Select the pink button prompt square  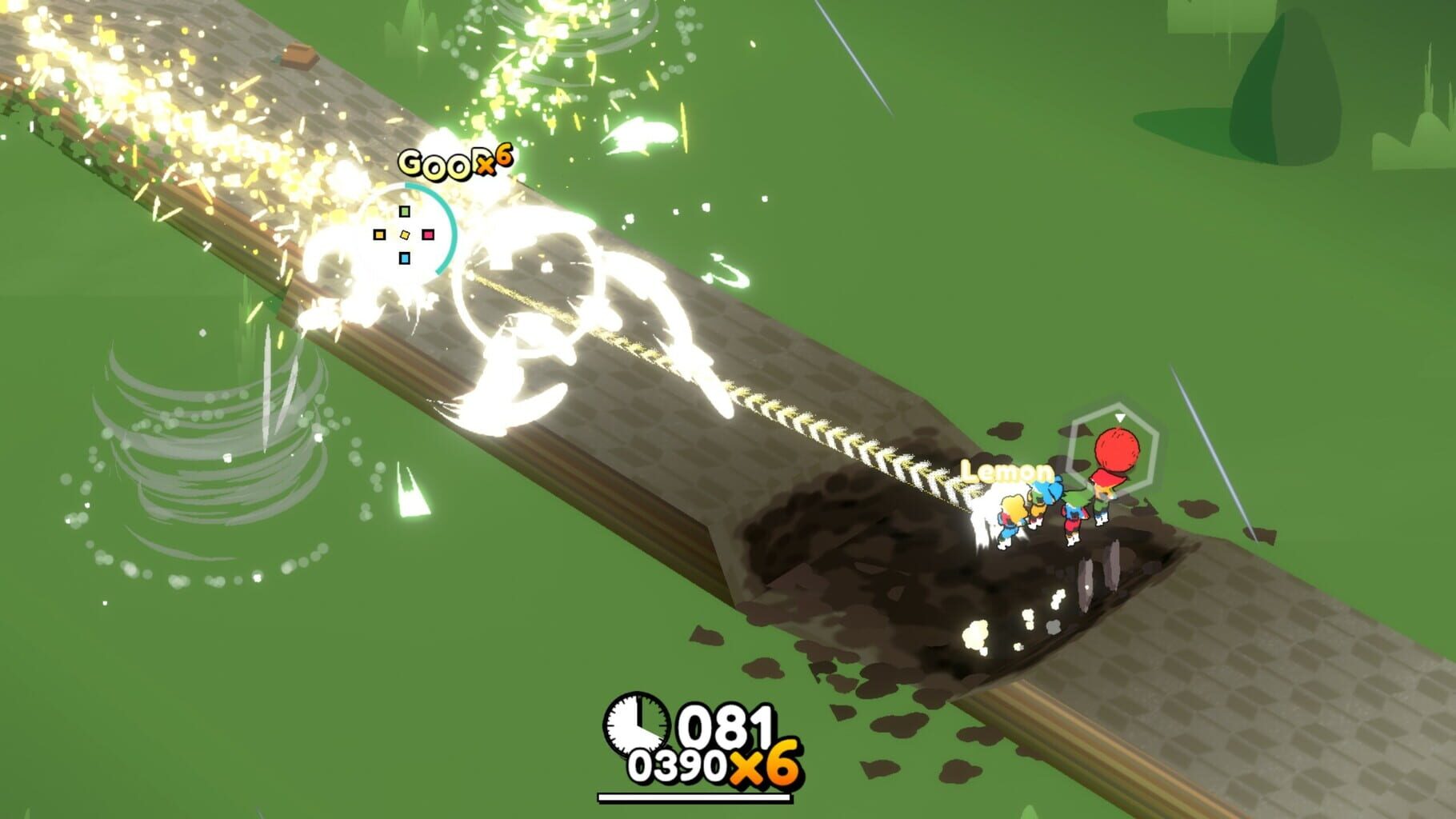(x=428, y=234)
